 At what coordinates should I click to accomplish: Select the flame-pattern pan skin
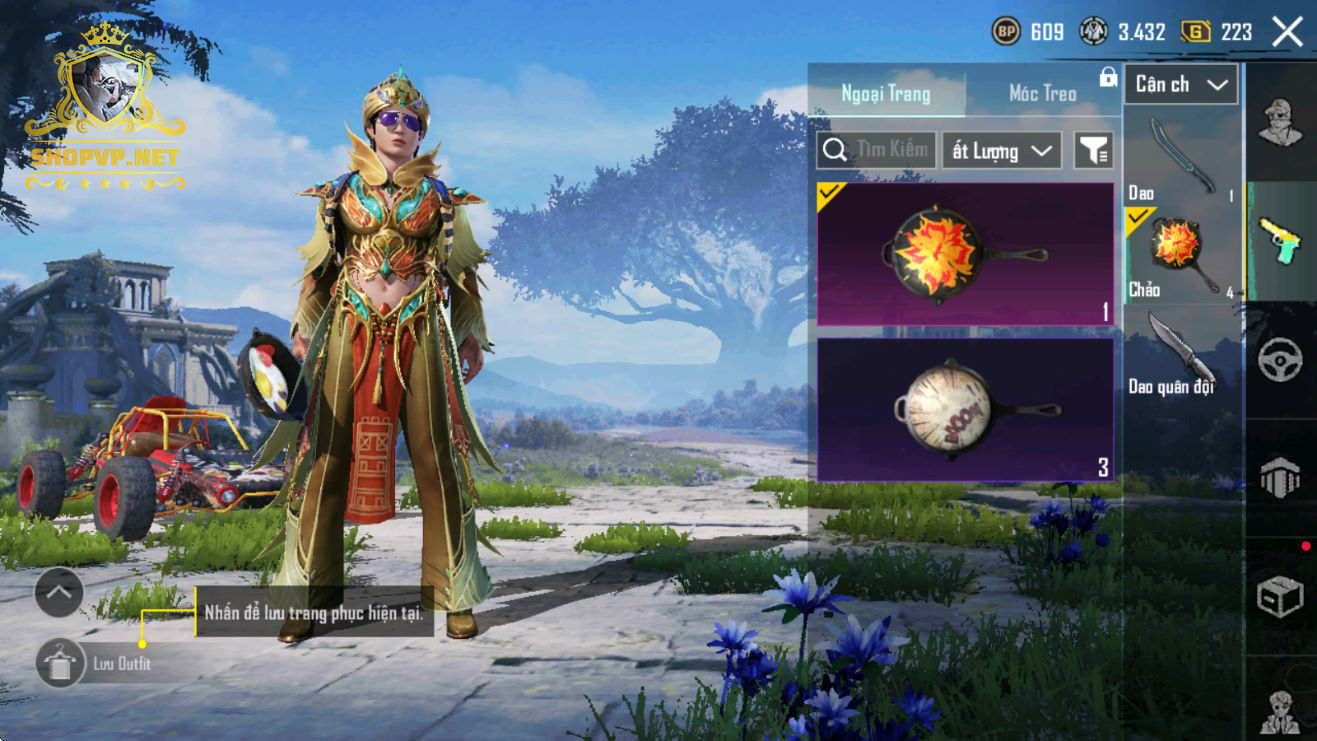click(x=965, y=255)
